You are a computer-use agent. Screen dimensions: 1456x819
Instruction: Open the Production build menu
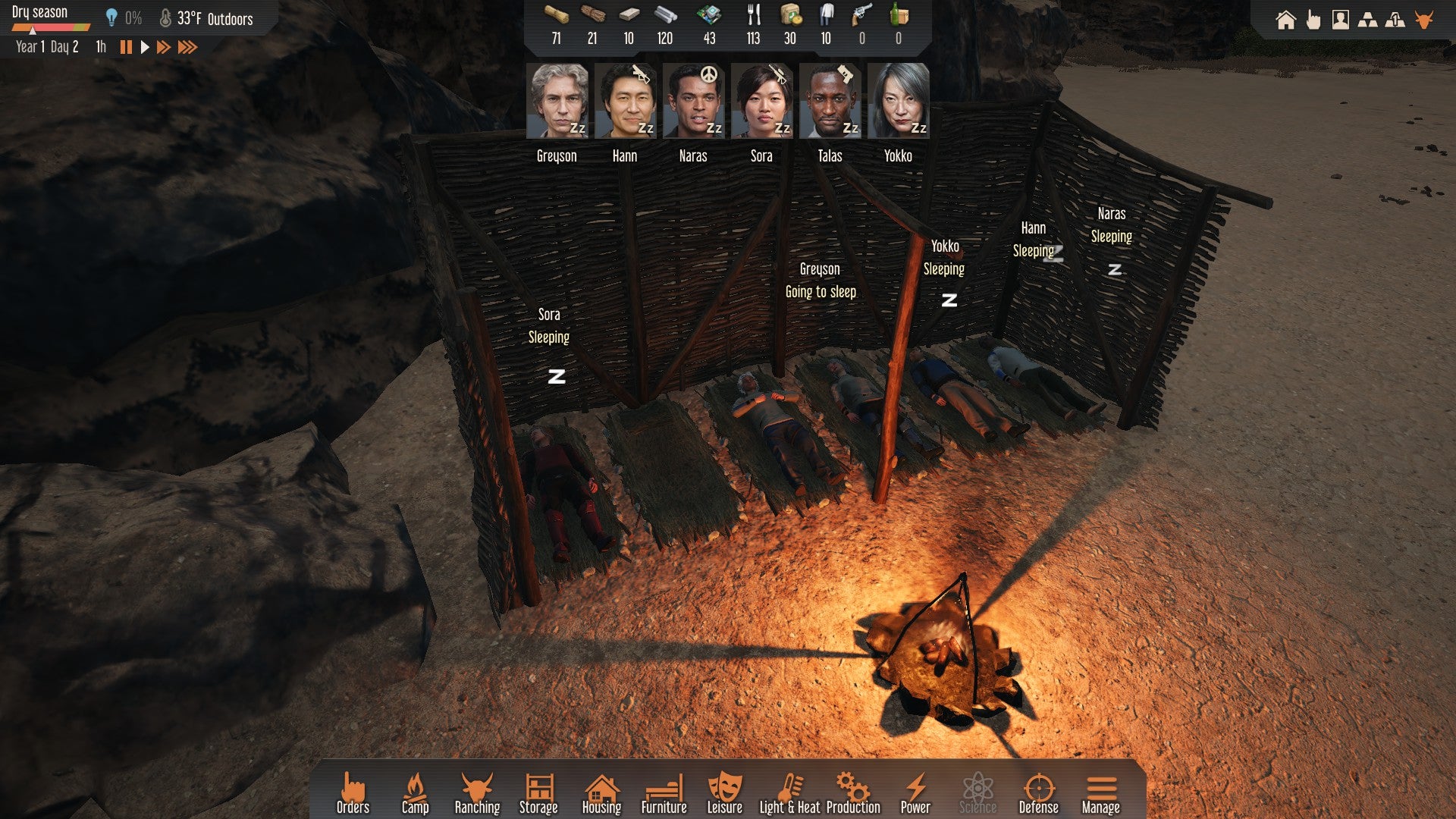[853, 793]
